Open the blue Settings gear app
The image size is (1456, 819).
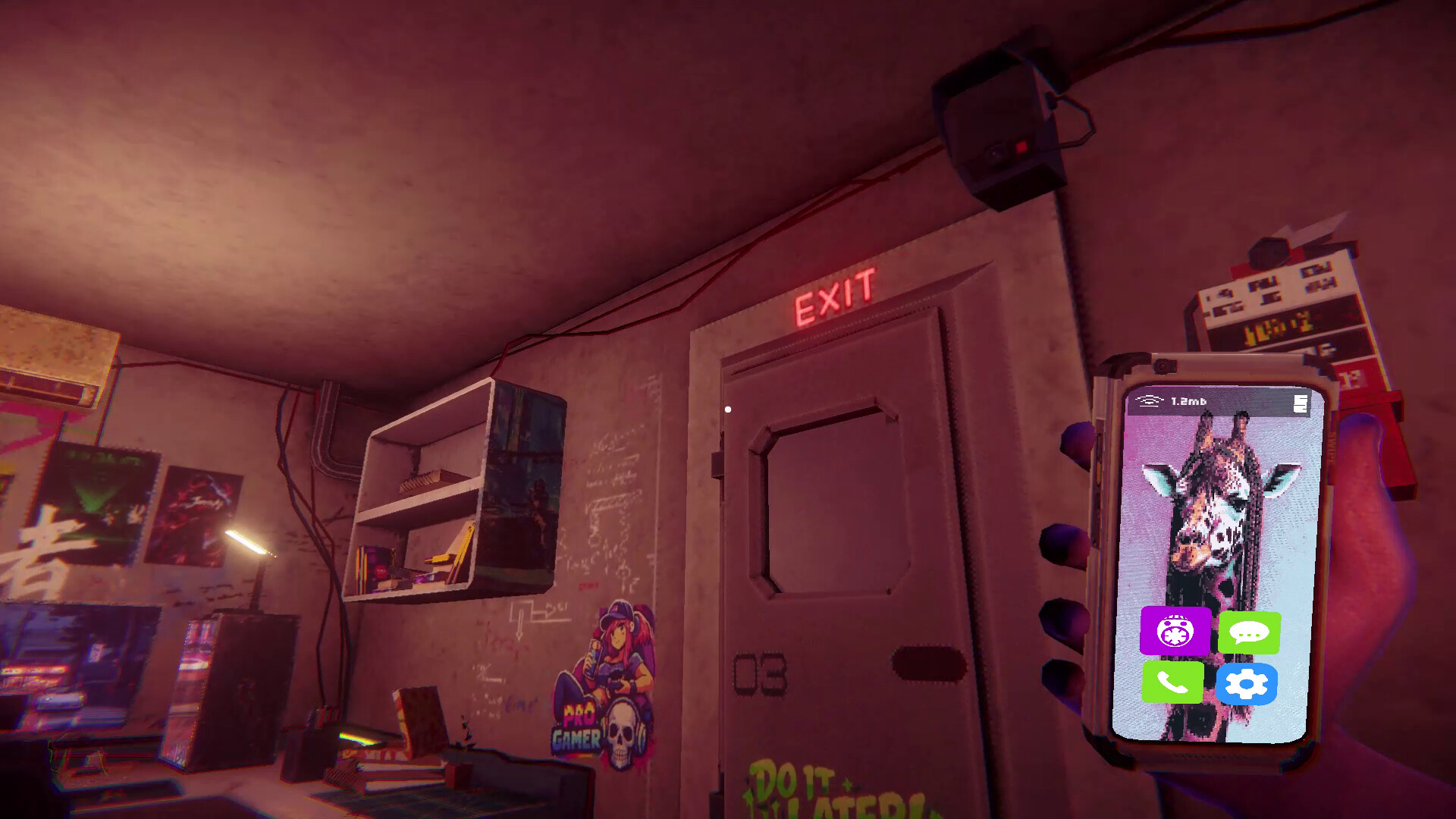pyautogui.click(x=1249, y=684)
